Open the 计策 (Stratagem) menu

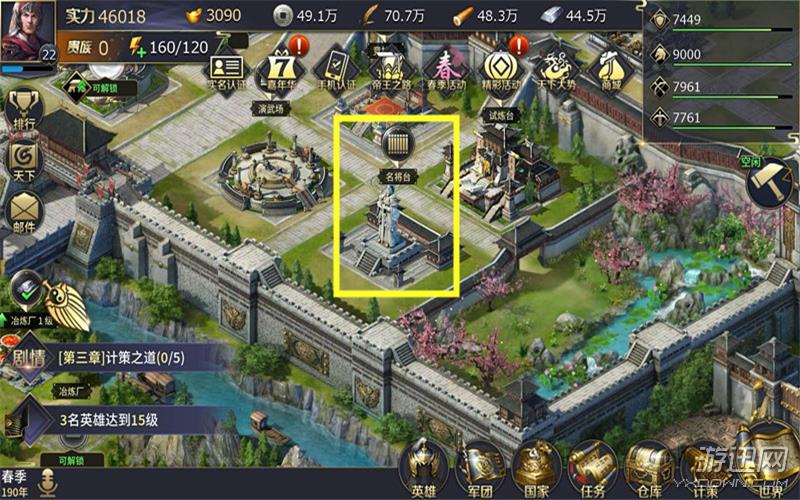tap(704, 465)
